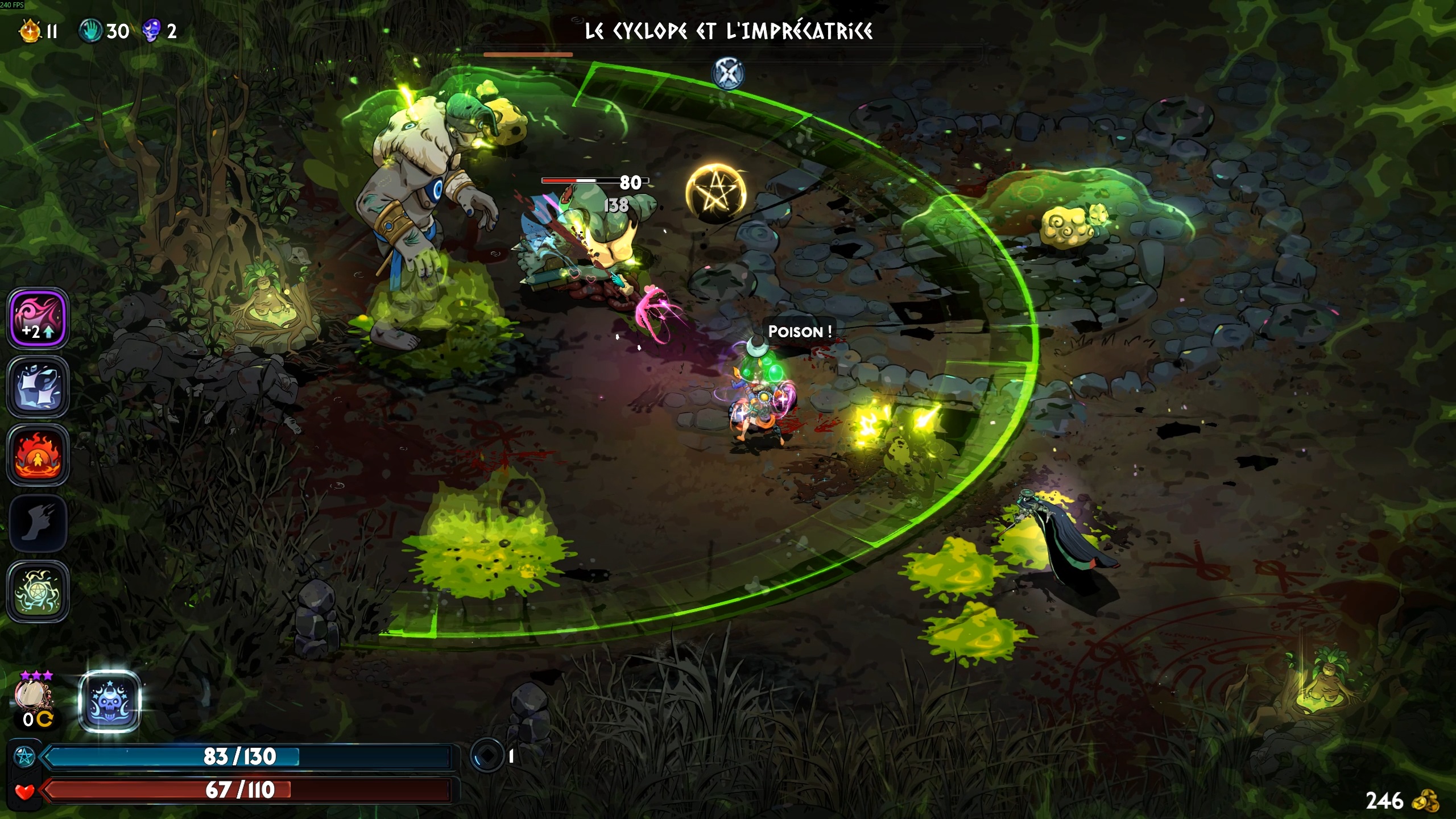Open the fiery figure Sprint ability icon
The height and width of the screenshot is (819, 1456).
[x=37, y=454]
